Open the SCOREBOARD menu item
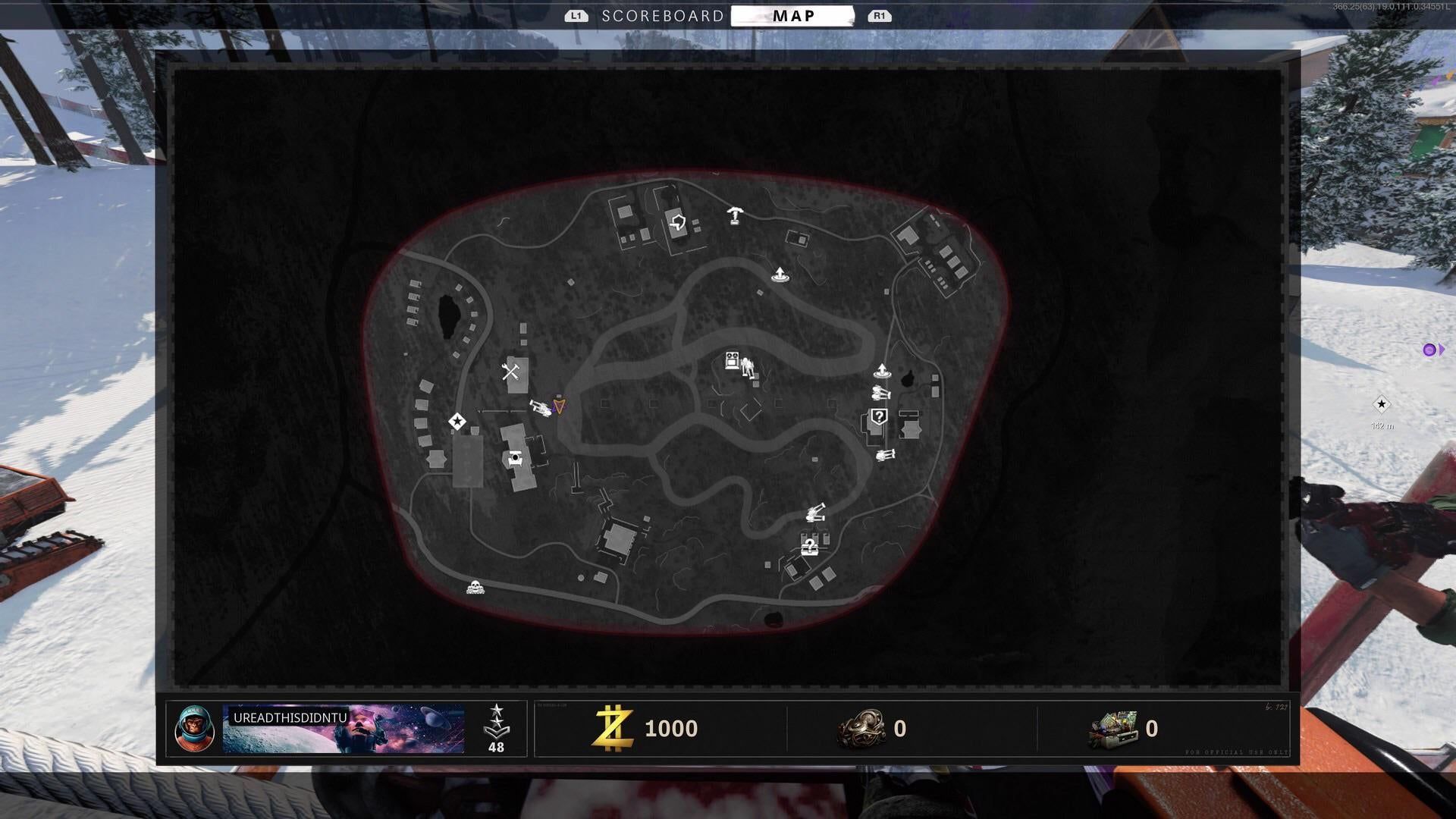1456x819 pixels. 664,15
